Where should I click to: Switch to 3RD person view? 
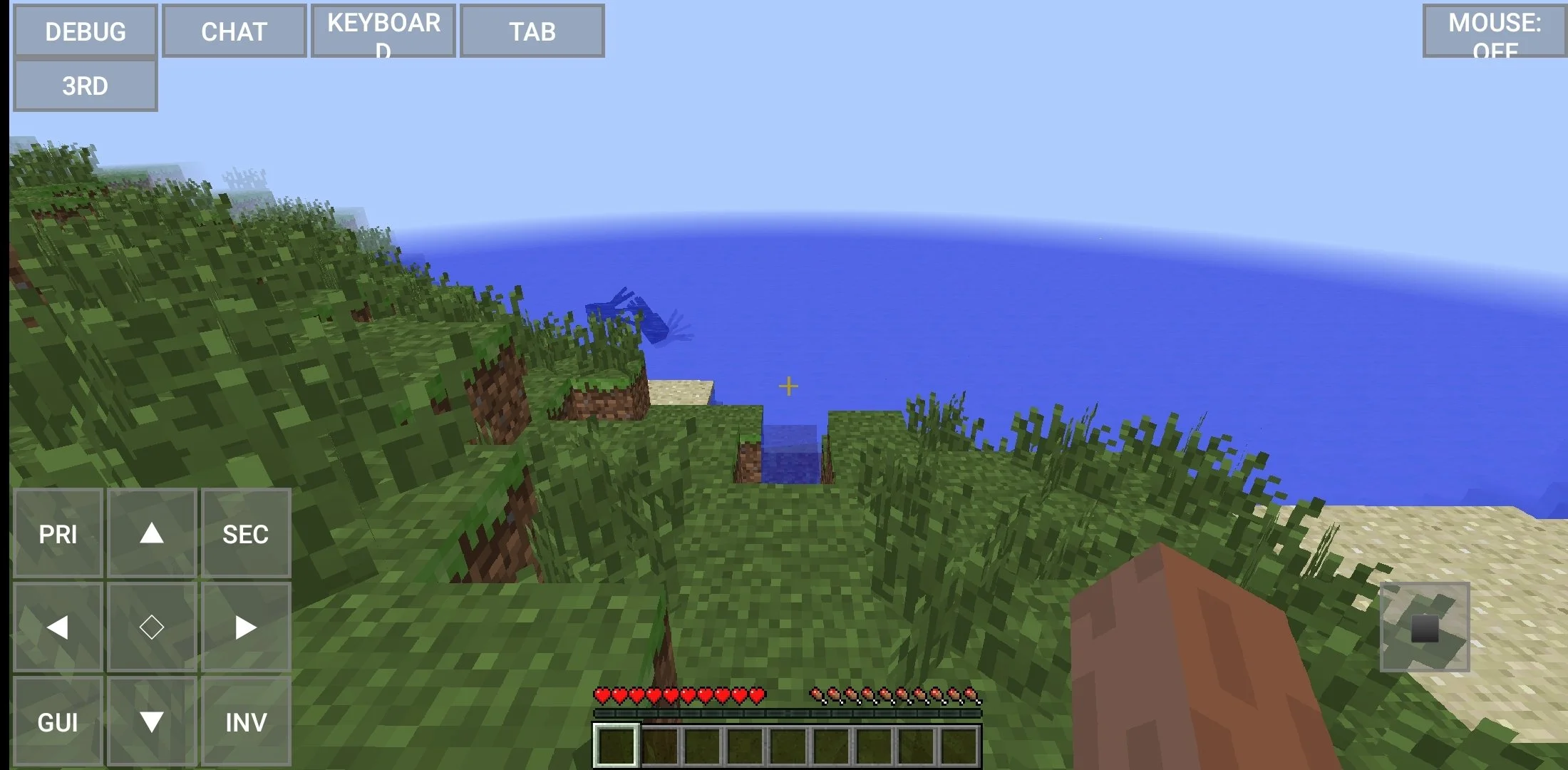pyautogui.click(x=85, y=84)
